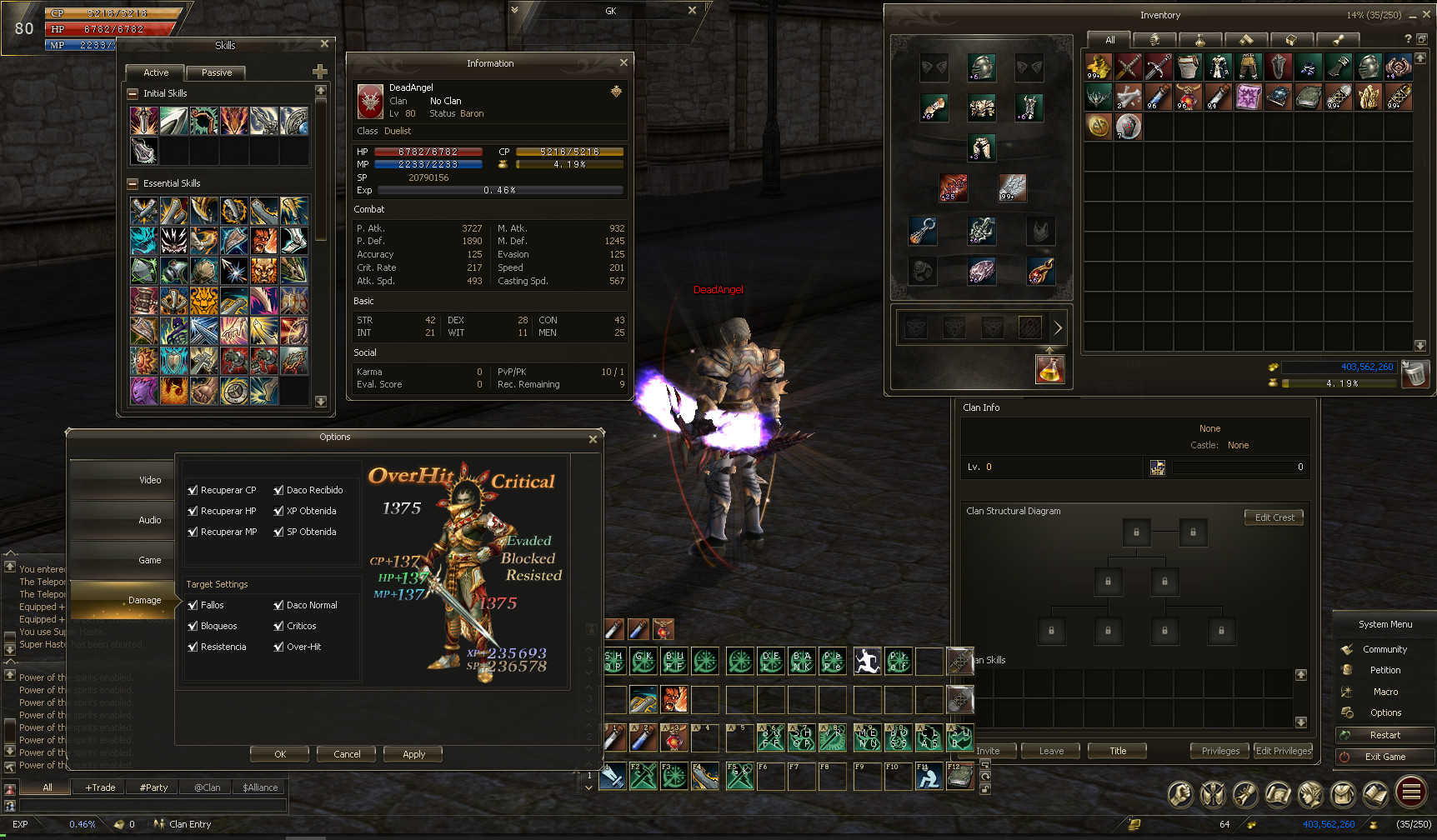Image resolution: width=1437 pixels, height=840 pixels.
Task: Close the Skills window
Action: point(325,44)
